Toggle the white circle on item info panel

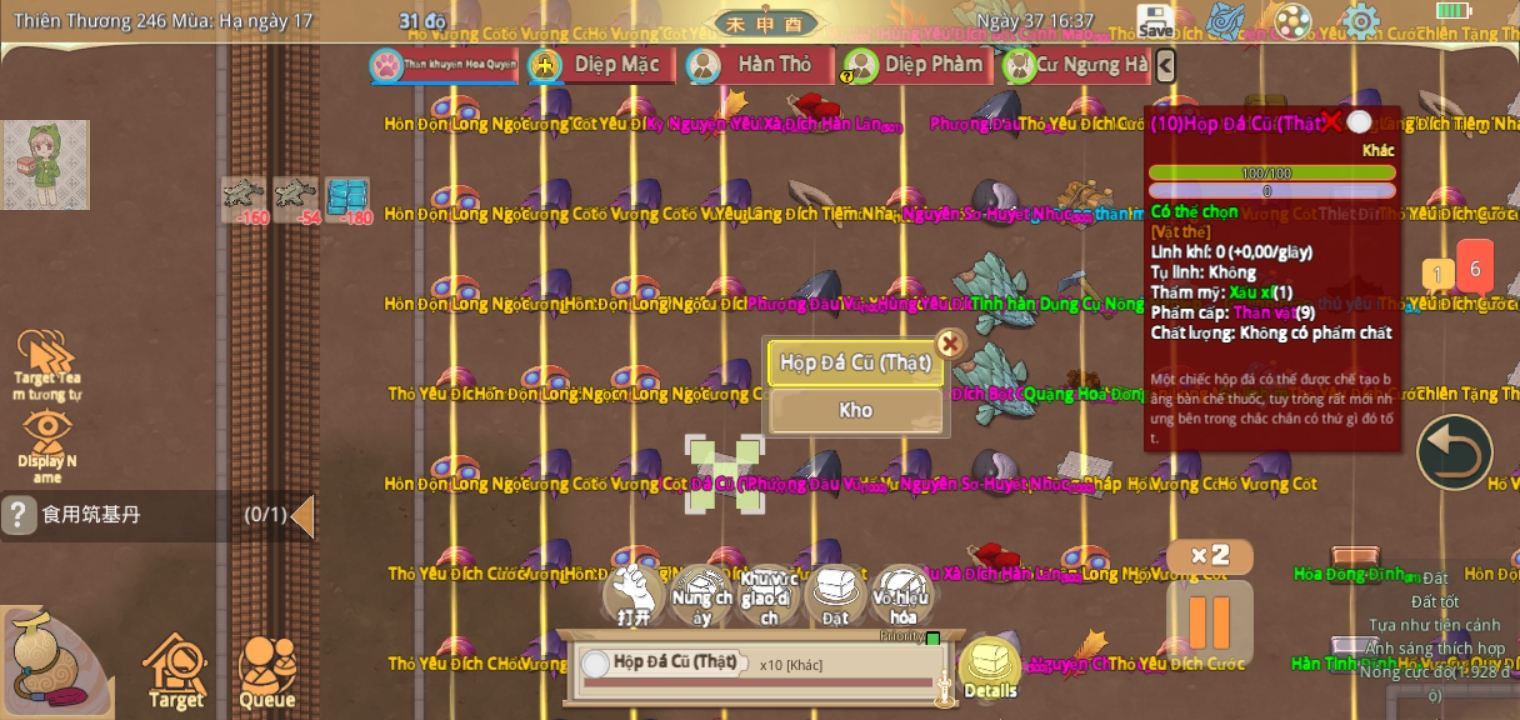pos(1360,121)
